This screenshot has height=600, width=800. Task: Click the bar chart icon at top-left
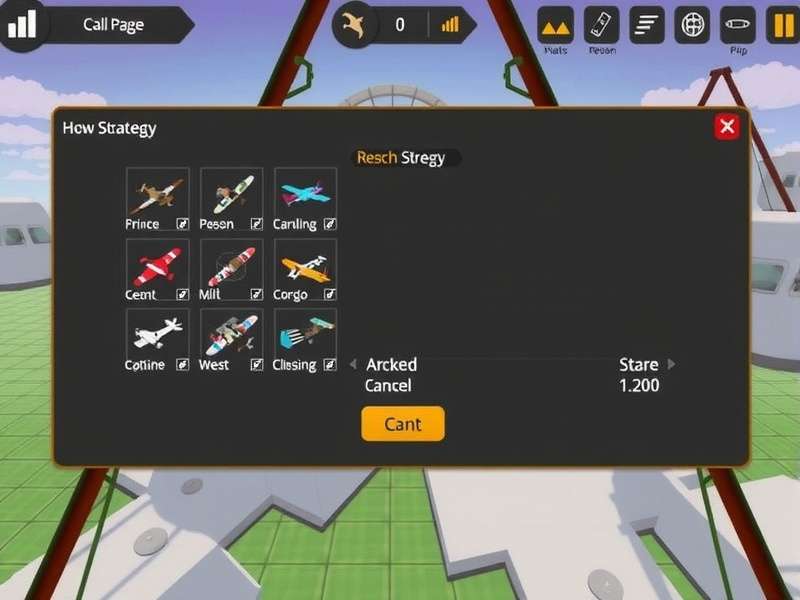tap(20, 24)
